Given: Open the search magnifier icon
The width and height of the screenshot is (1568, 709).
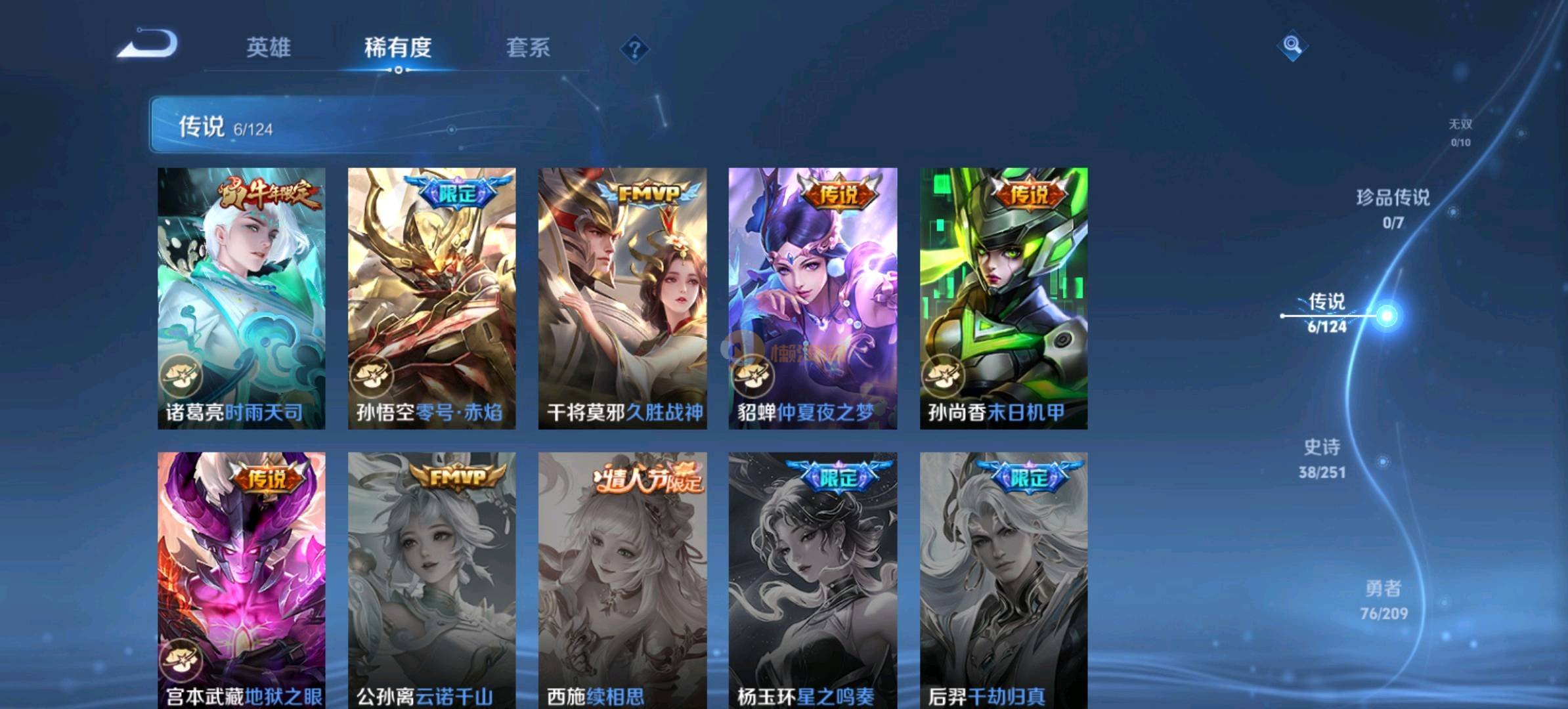Looking at the screenshot, I should (1292, 45).
